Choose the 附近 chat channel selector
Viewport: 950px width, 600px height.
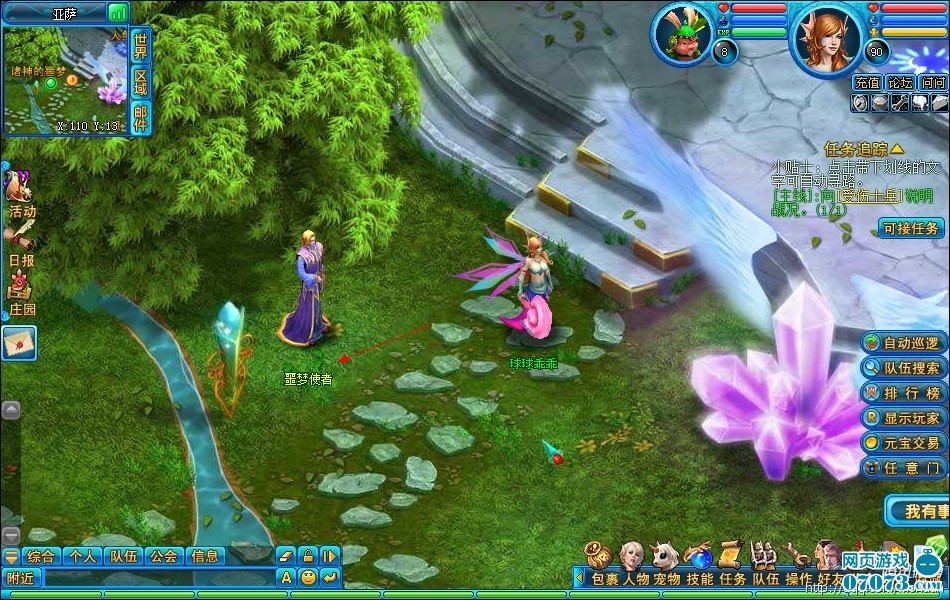[21, 577]
